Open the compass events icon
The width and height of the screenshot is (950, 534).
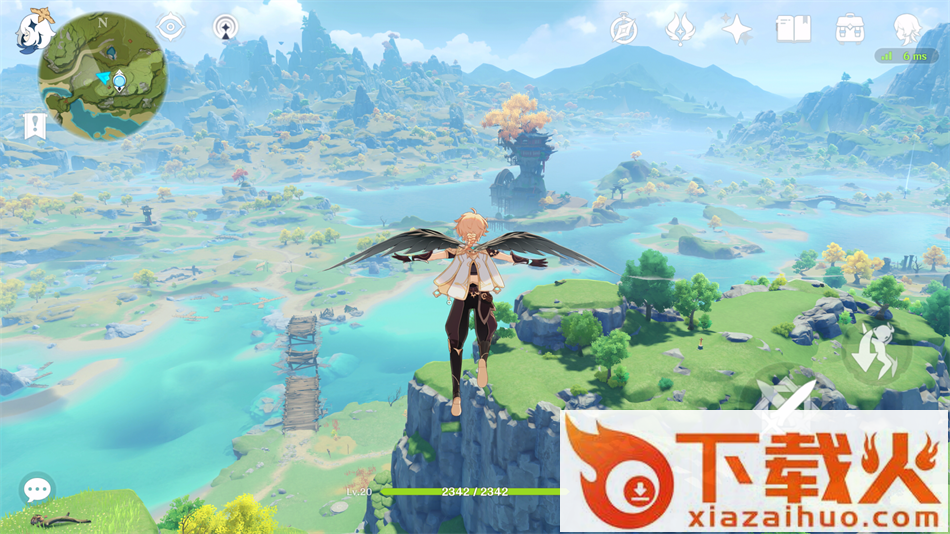pos(624,29)
